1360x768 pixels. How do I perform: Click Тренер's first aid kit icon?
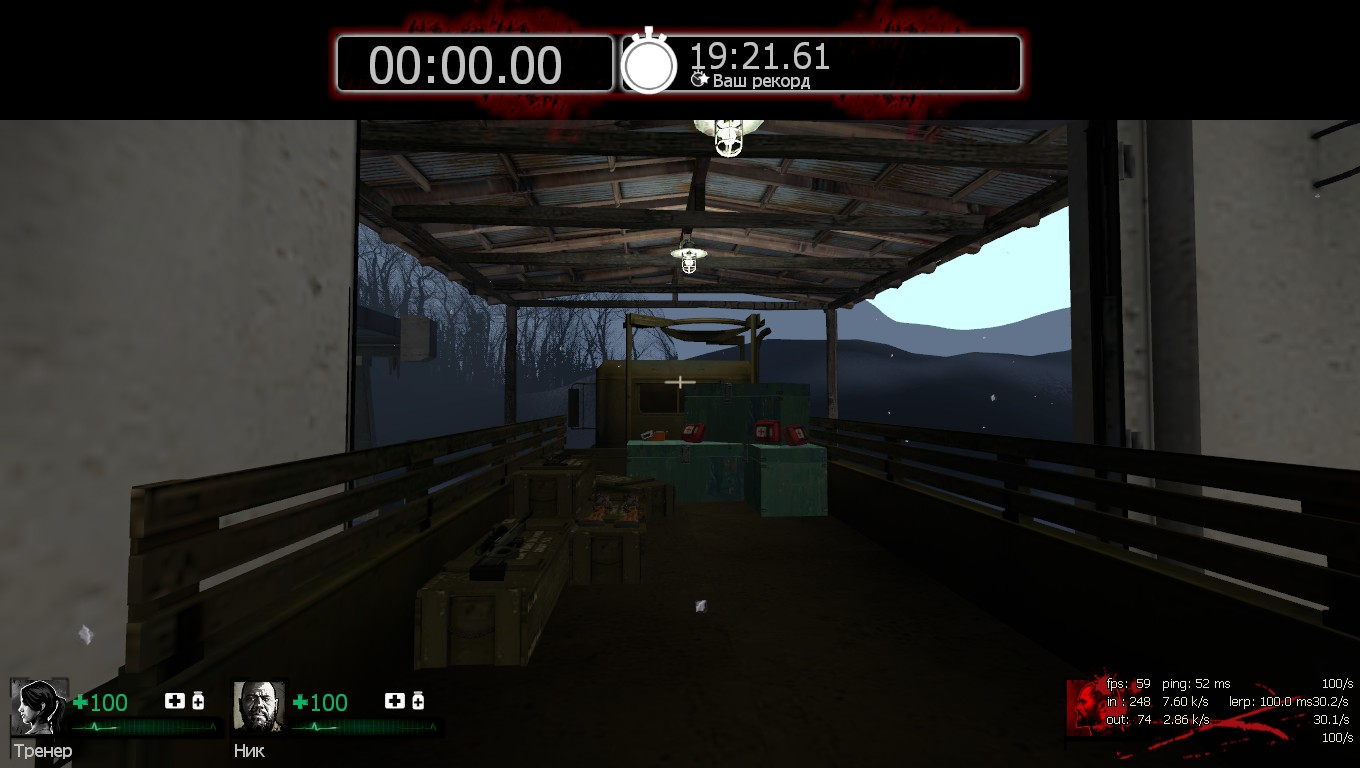[x=175, y=701]
